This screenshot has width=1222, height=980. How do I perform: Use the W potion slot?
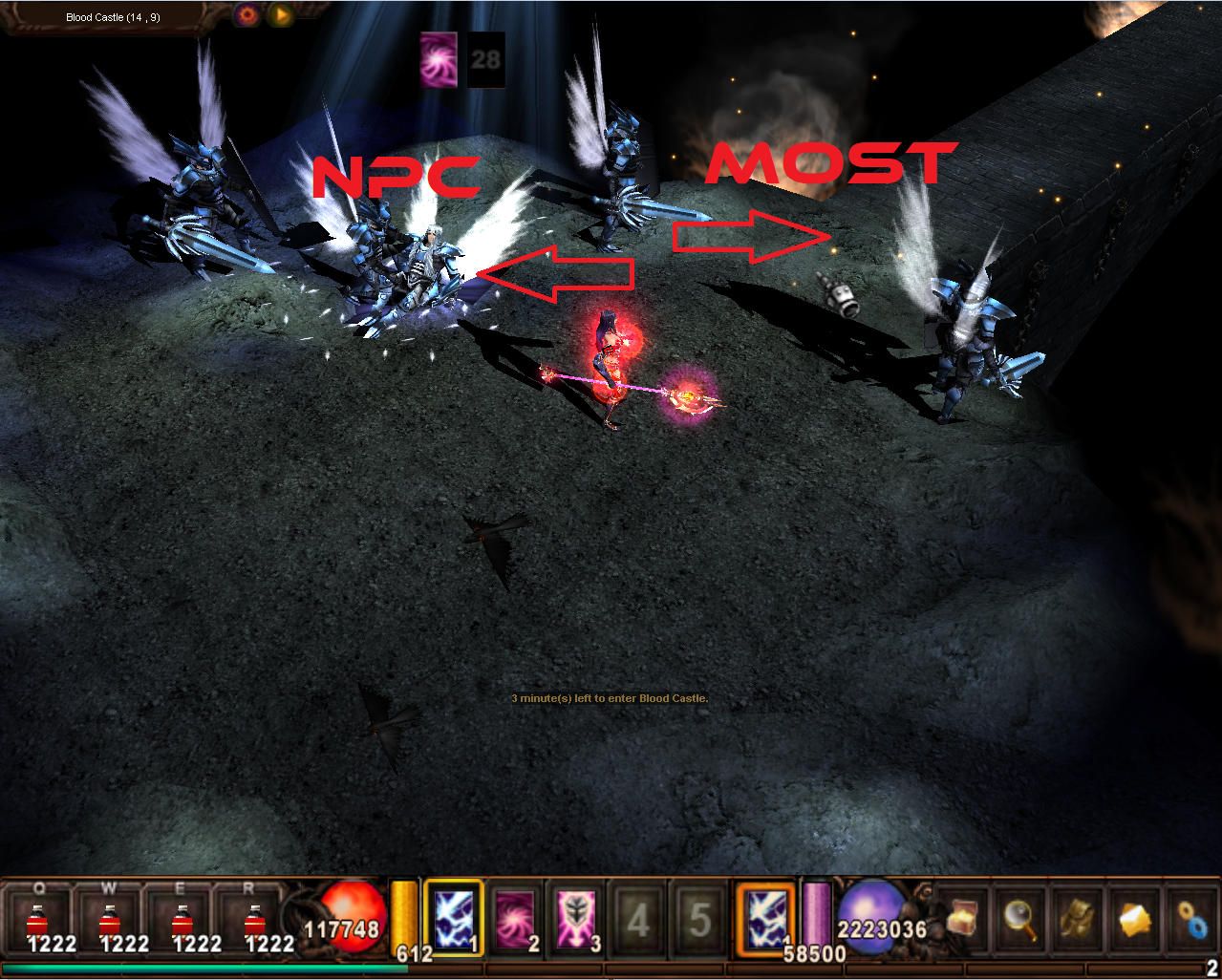tap(110, 920)
